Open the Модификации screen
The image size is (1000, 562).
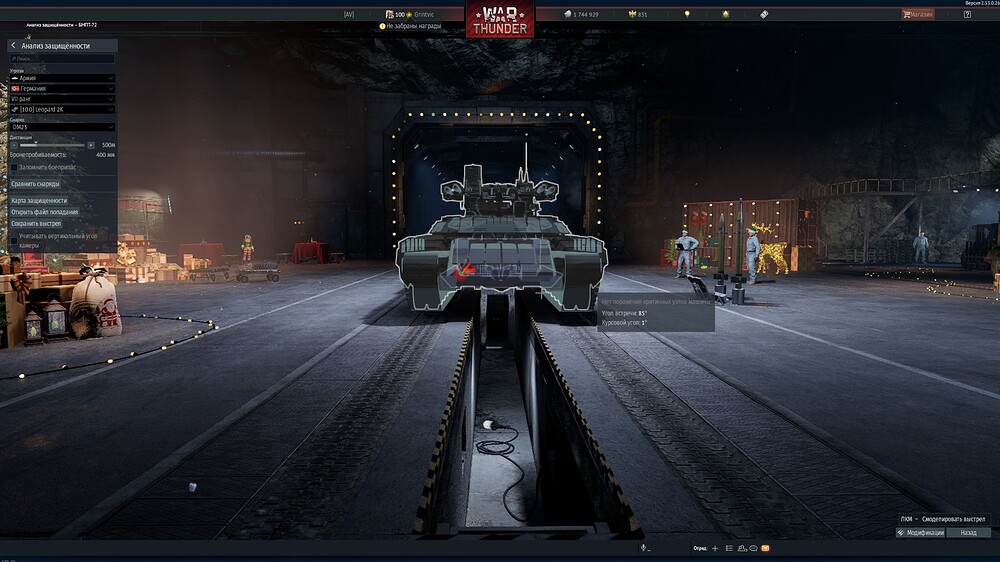[x=920, y=533]
